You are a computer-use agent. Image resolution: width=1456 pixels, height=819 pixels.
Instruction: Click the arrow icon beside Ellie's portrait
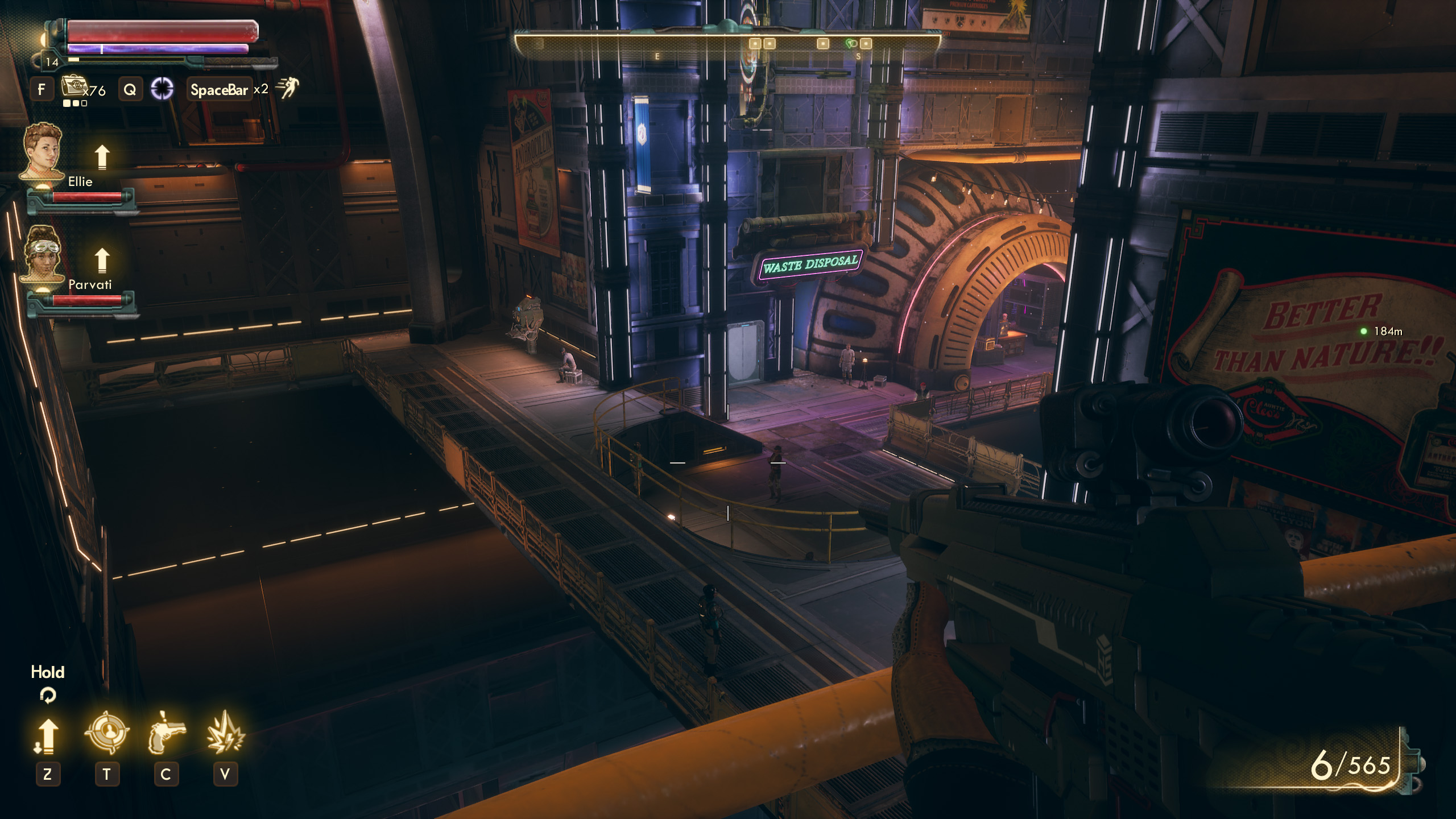point(102,157)
